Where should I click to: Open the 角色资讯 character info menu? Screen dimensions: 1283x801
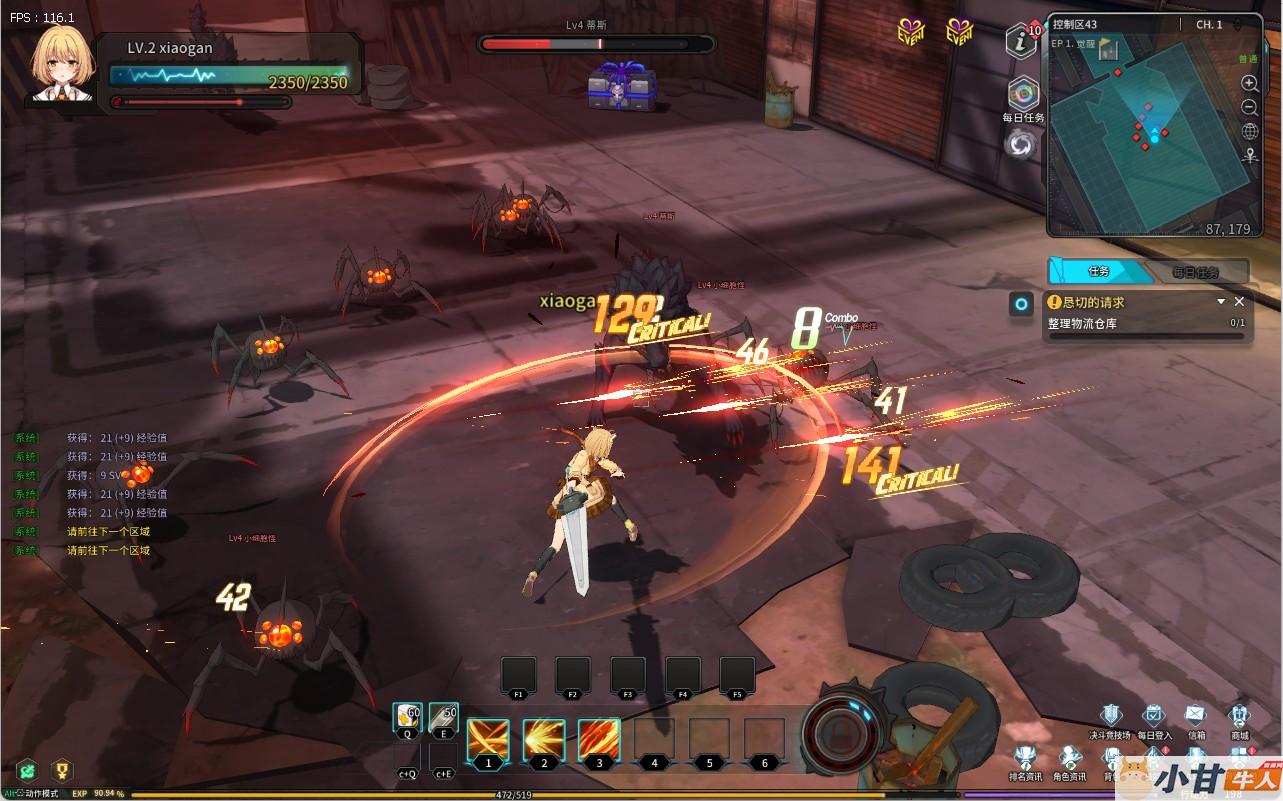(1069, 759)
